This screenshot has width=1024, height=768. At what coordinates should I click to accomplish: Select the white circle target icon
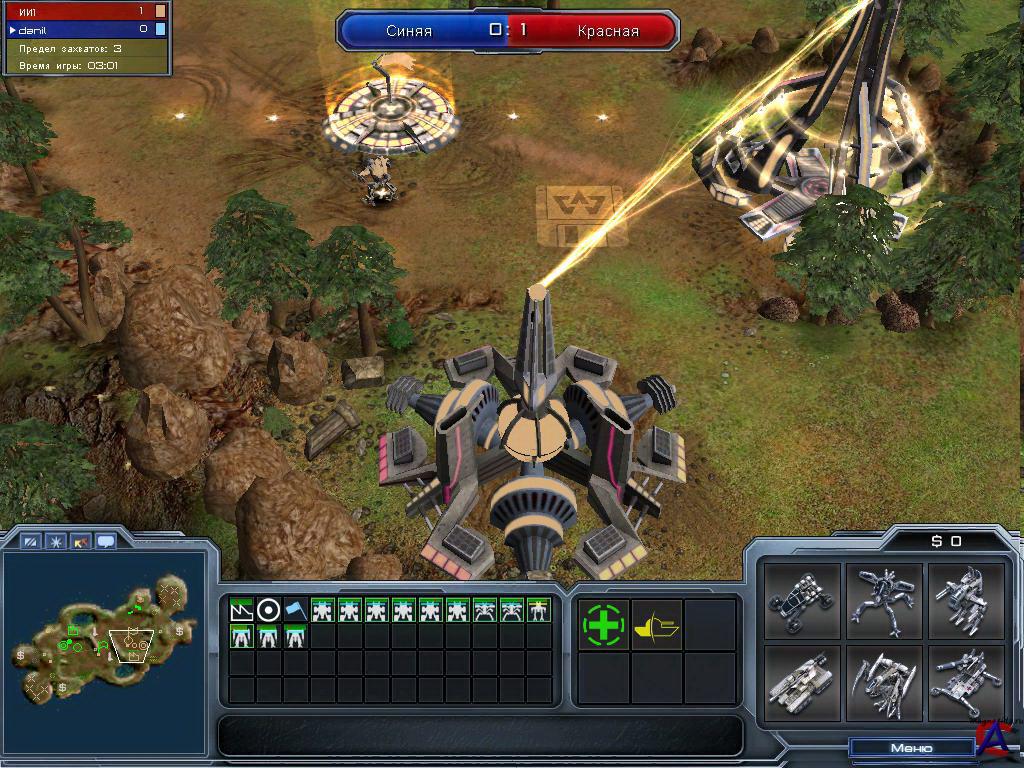[268, 609]
